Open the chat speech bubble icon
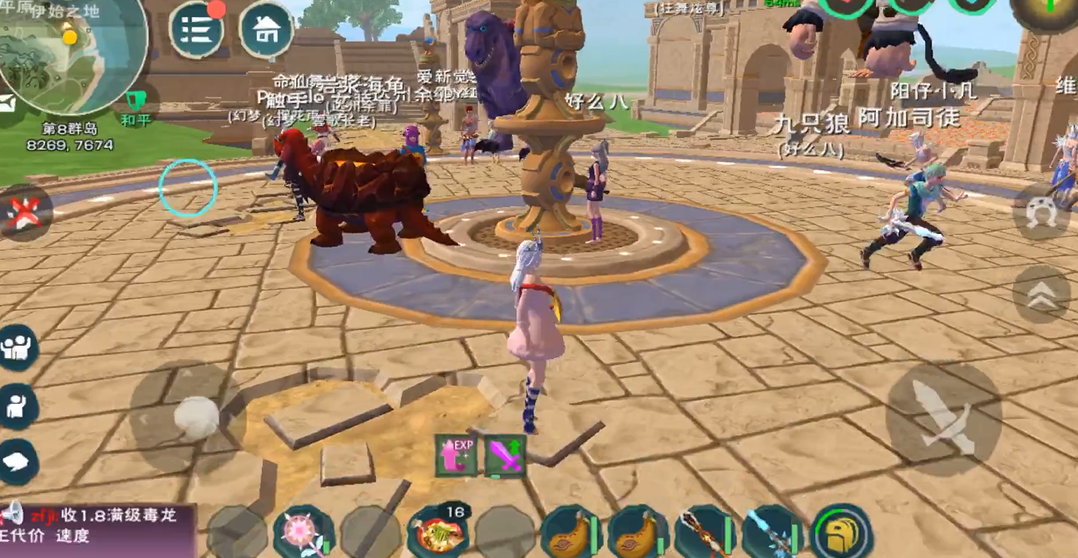The height and width of the screenshot is (558, 1078). (x=18, y=461)
